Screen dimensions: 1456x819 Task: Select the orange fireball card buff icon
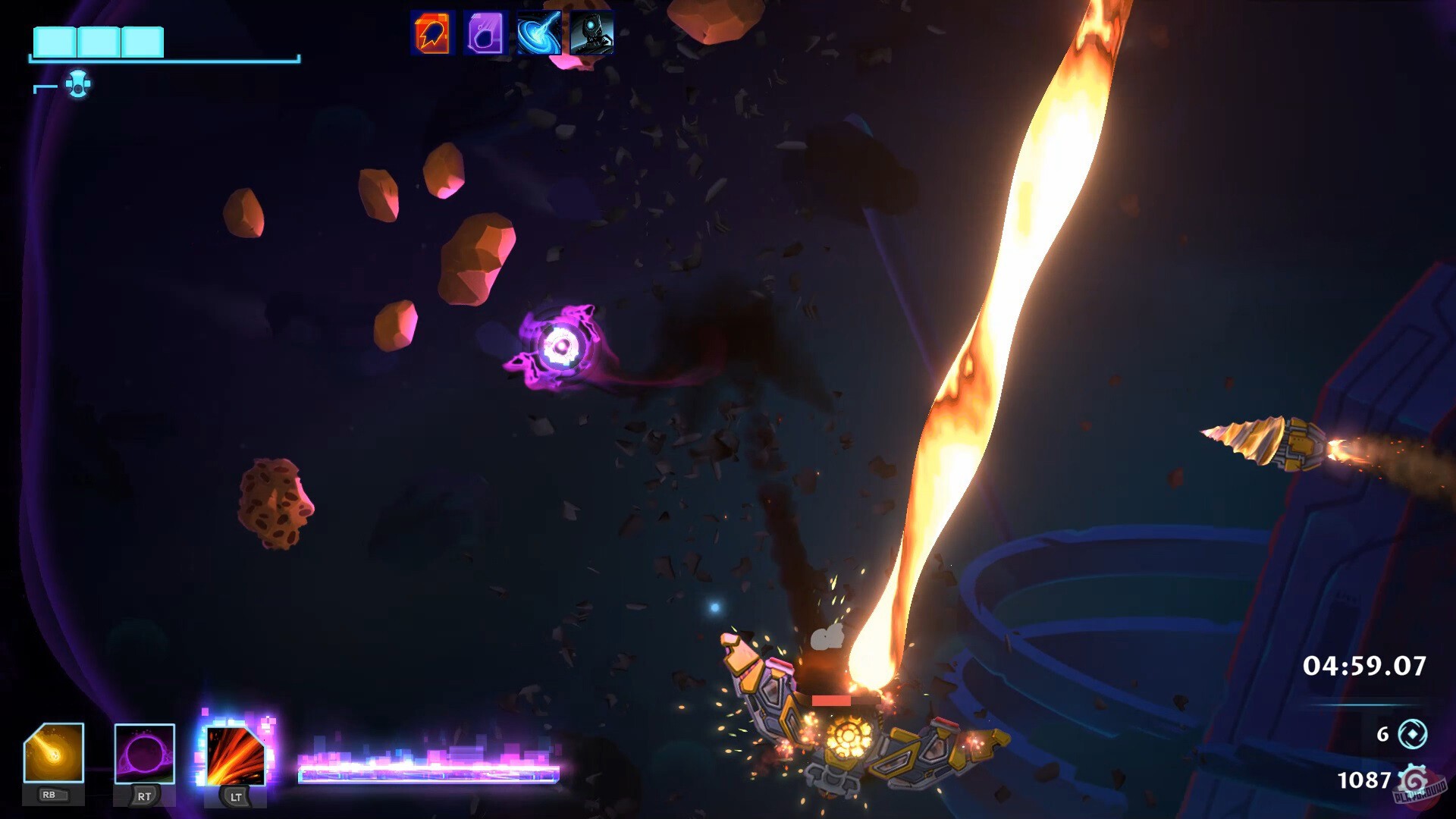click(433, 33)
